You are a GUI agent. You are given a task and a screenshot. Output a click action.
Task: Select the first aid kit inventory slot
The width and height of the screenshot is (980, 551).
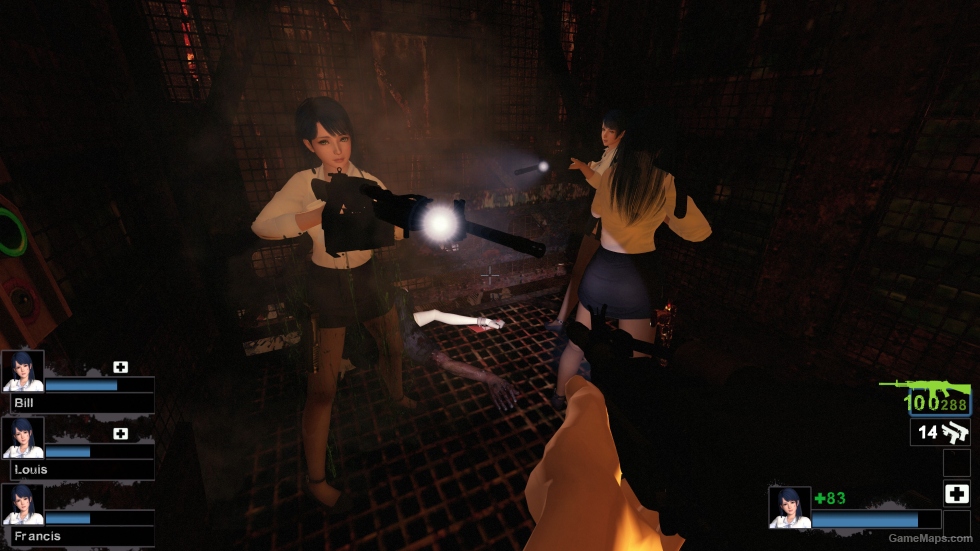[x=956, y=493]
